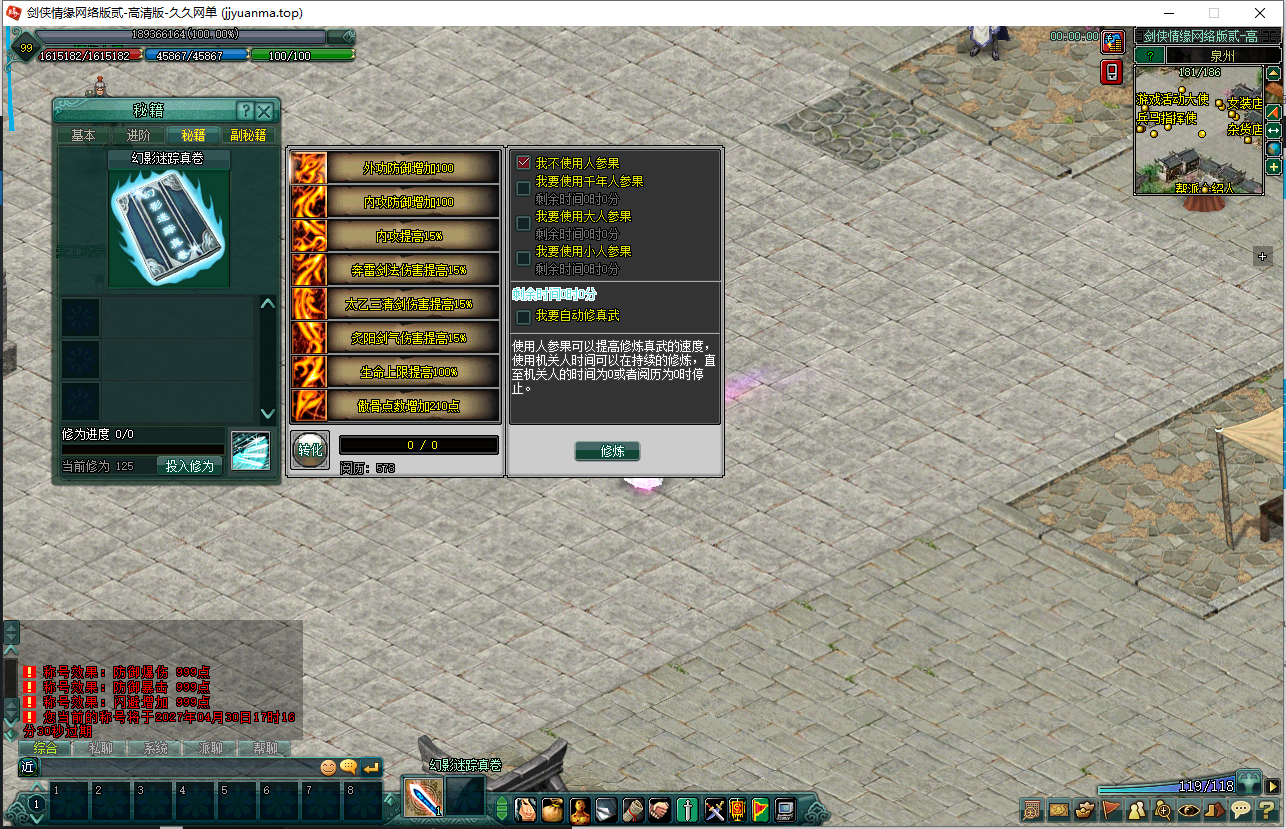1286x829 pixels.
Task: Switch to the 基本 tab
Action: point(84,135)
